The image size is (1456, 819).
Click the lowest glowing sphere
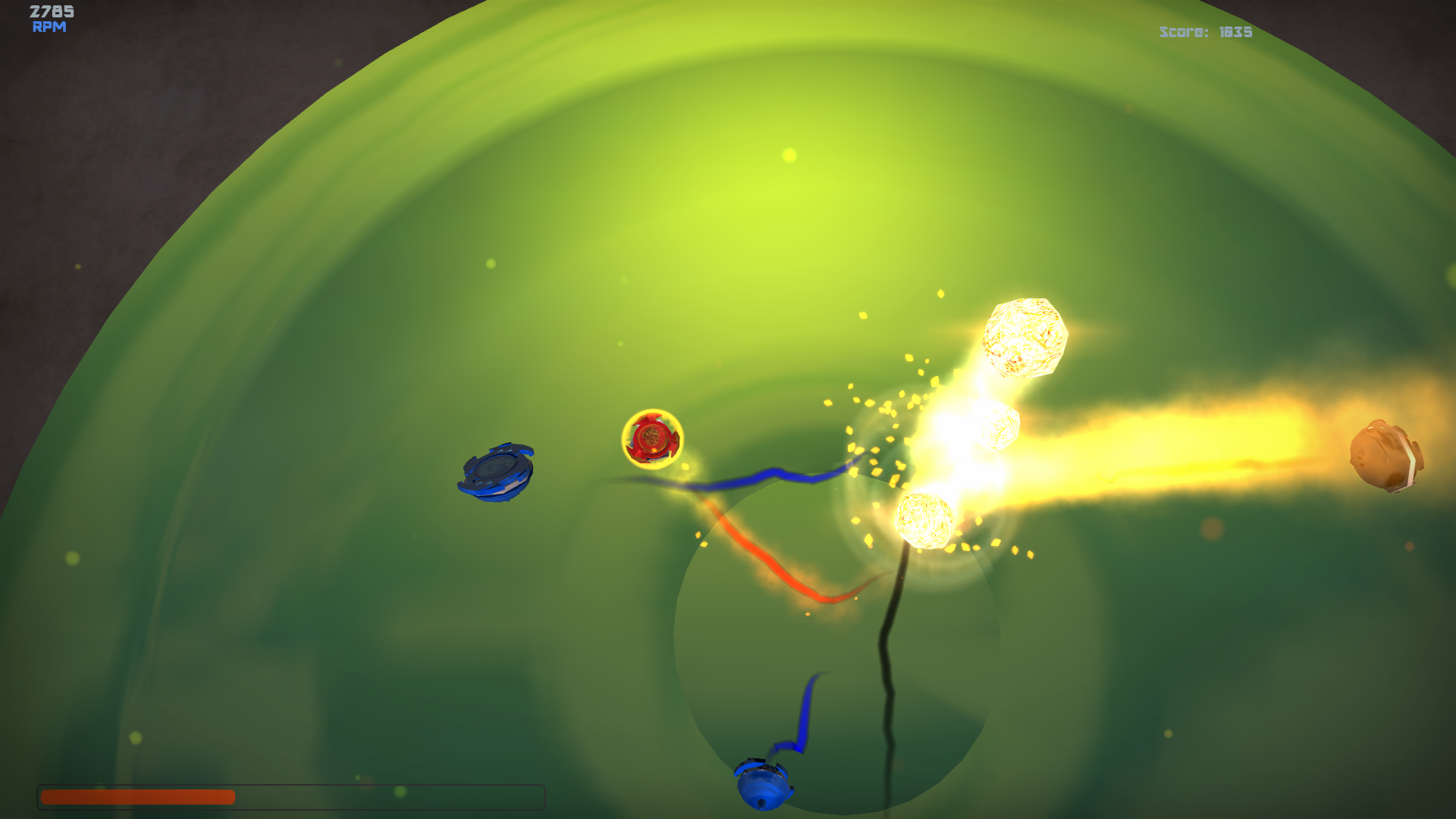[x=924, y=522]
